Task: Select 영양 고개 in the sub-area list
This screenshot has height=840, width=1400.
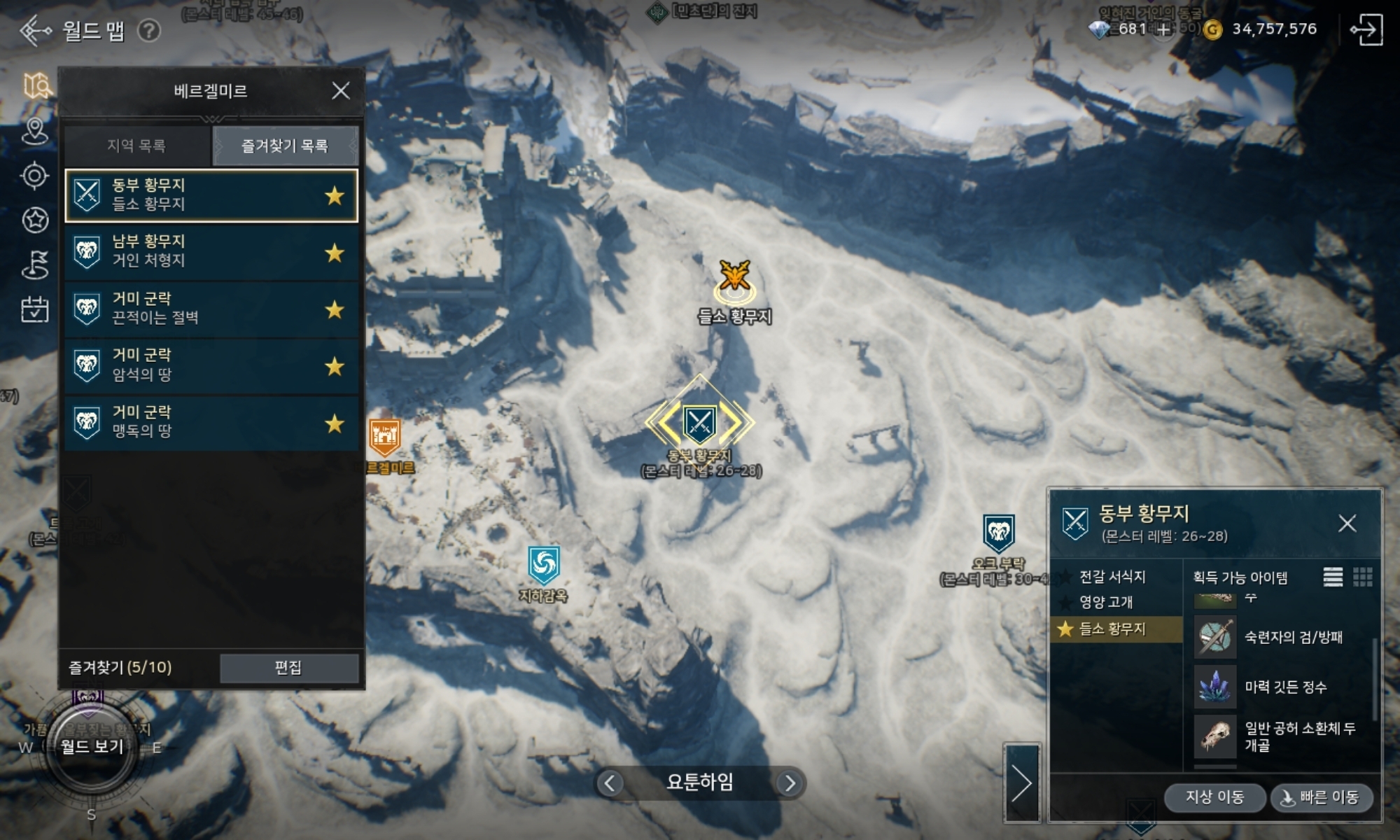Action: (x=1106, y=602)
